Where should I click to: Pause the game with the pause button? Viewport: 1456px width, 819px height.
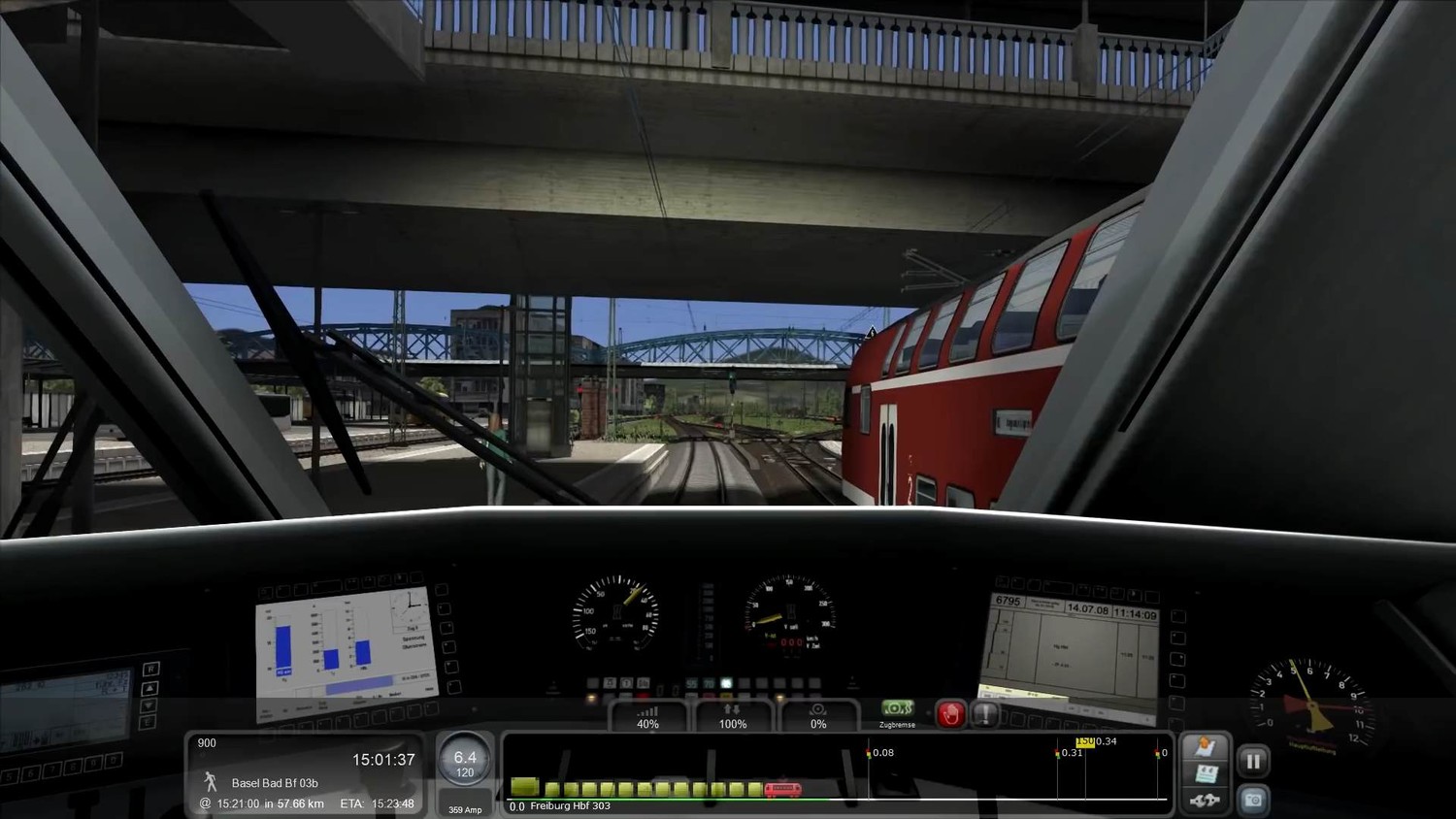(1253, 761)
